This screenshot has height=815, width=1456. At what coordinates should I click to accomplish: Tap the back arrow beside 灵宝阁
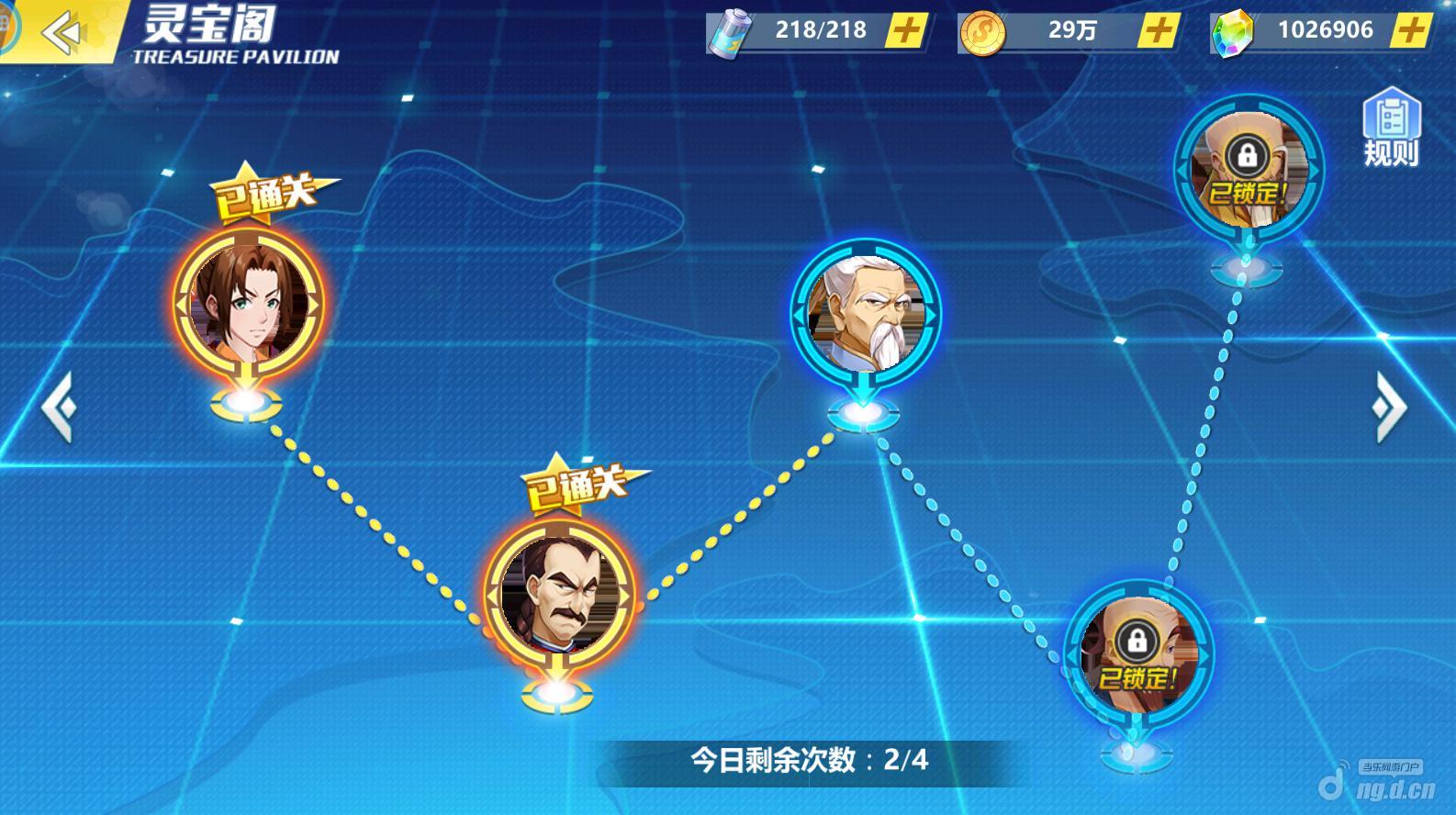[x=61, y=30]
